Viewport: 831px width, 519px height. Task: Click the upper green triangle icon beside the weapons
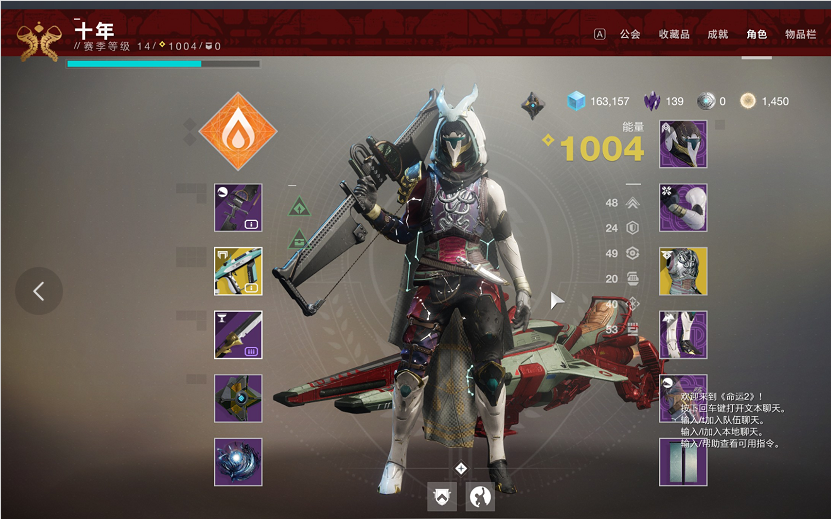298,207
